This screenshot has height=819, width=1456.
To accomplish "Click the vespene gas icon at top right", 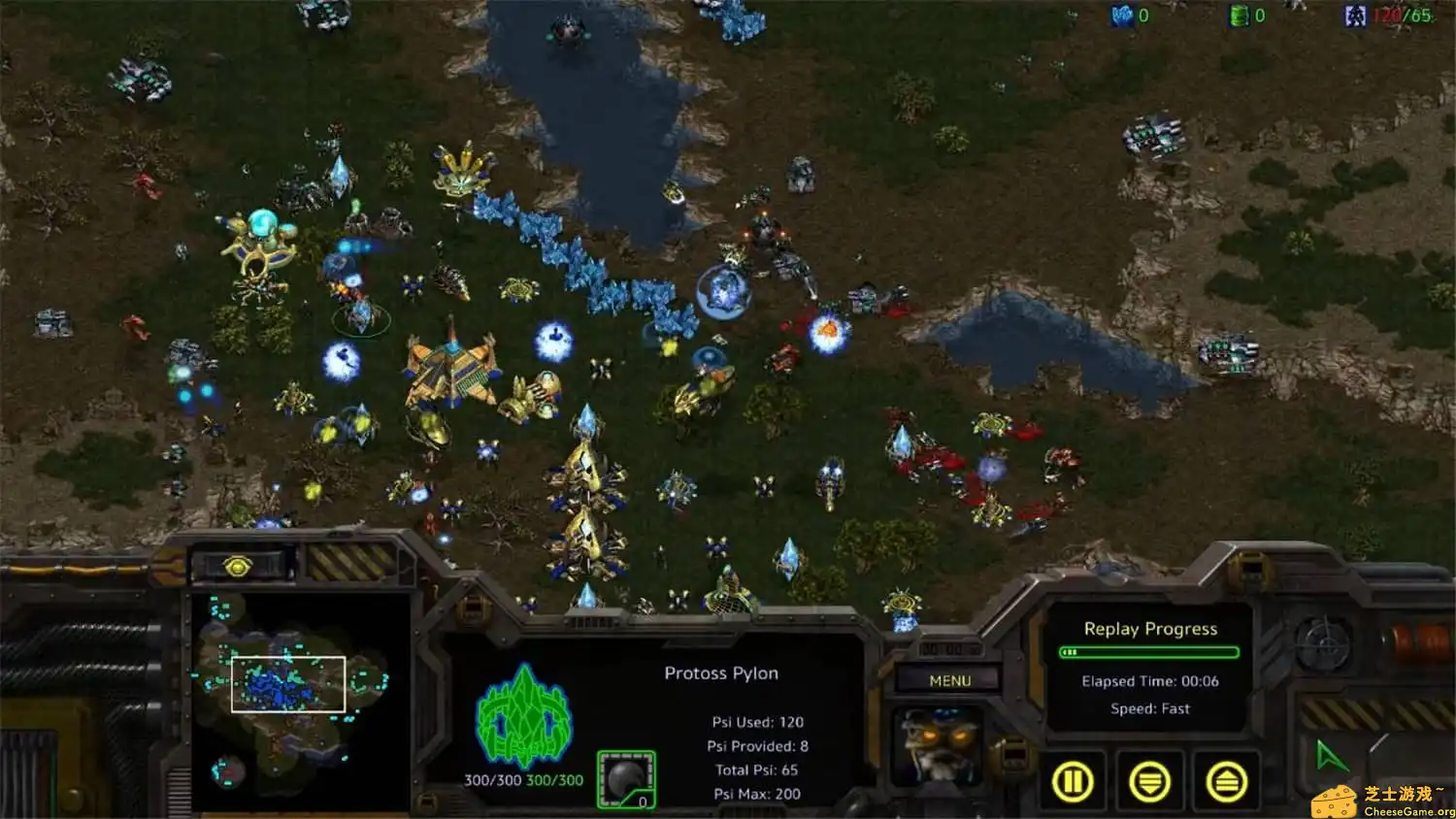I will point(1238,16).
